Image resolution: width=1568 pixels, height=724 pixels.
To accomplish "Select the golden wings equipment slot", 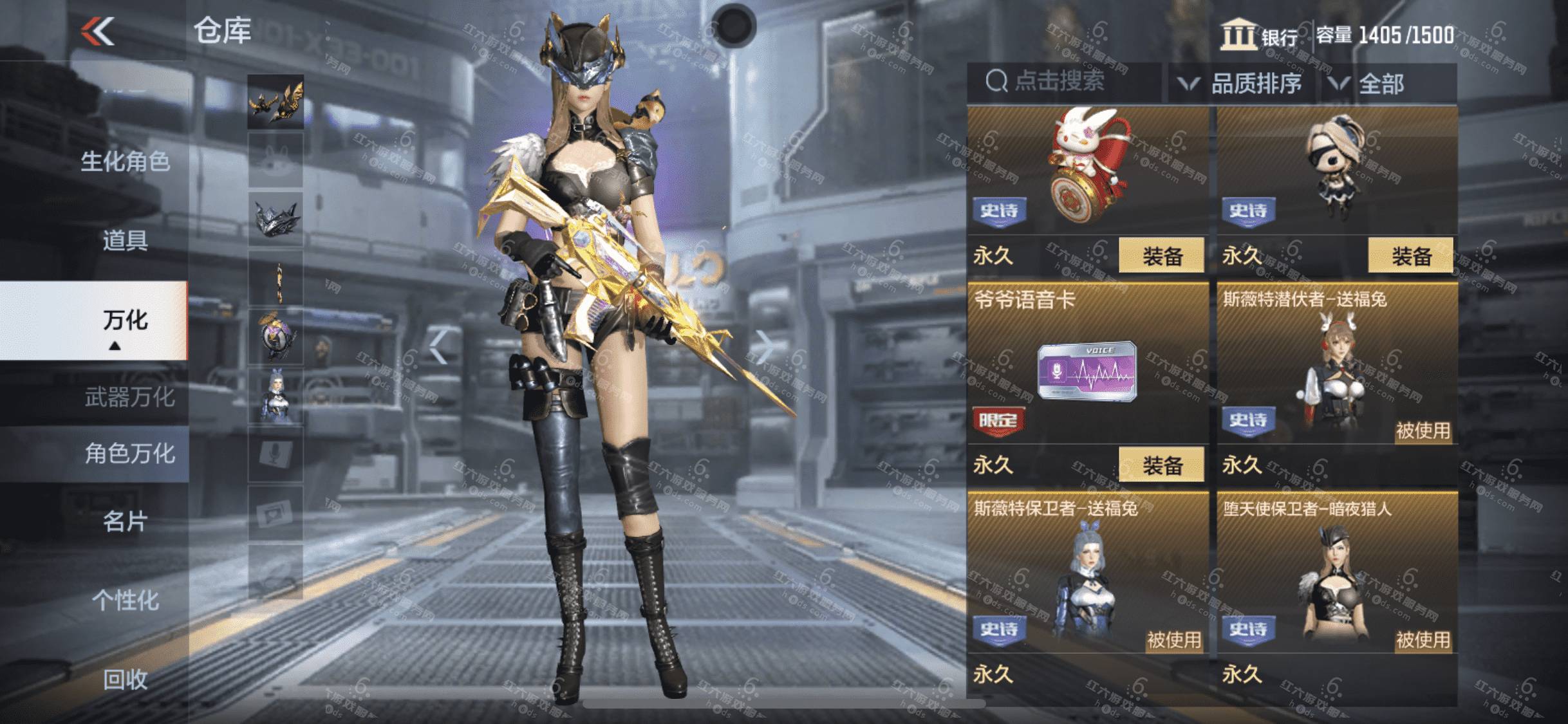I will click(275, 102).
